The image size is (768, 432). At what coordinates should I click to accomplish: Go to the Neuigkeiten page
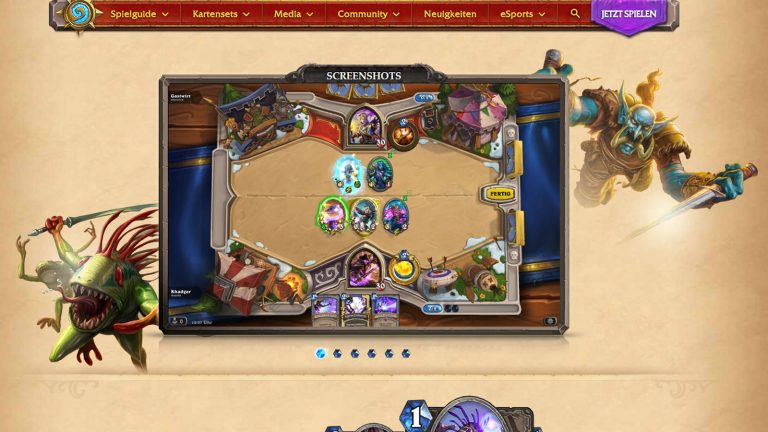[450, 14]
